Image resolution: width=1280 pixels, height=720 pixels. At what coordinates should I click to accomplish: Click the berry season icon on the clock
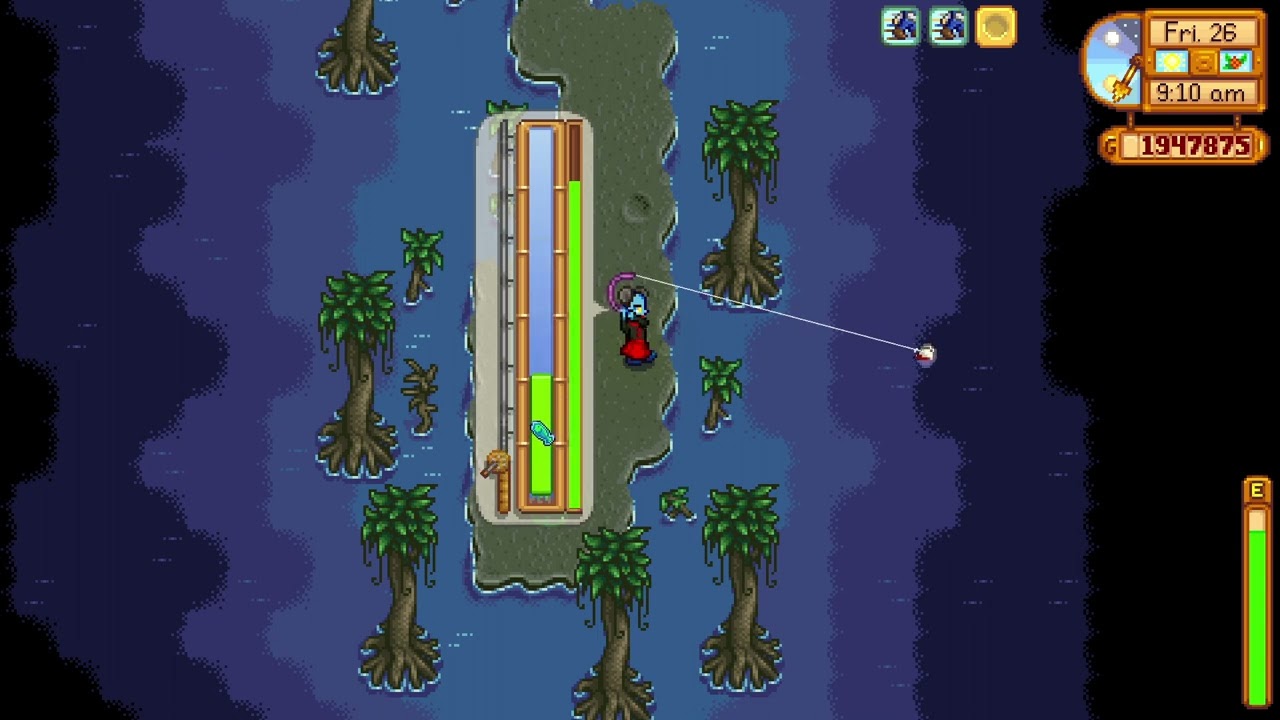tap(1236, 61)
